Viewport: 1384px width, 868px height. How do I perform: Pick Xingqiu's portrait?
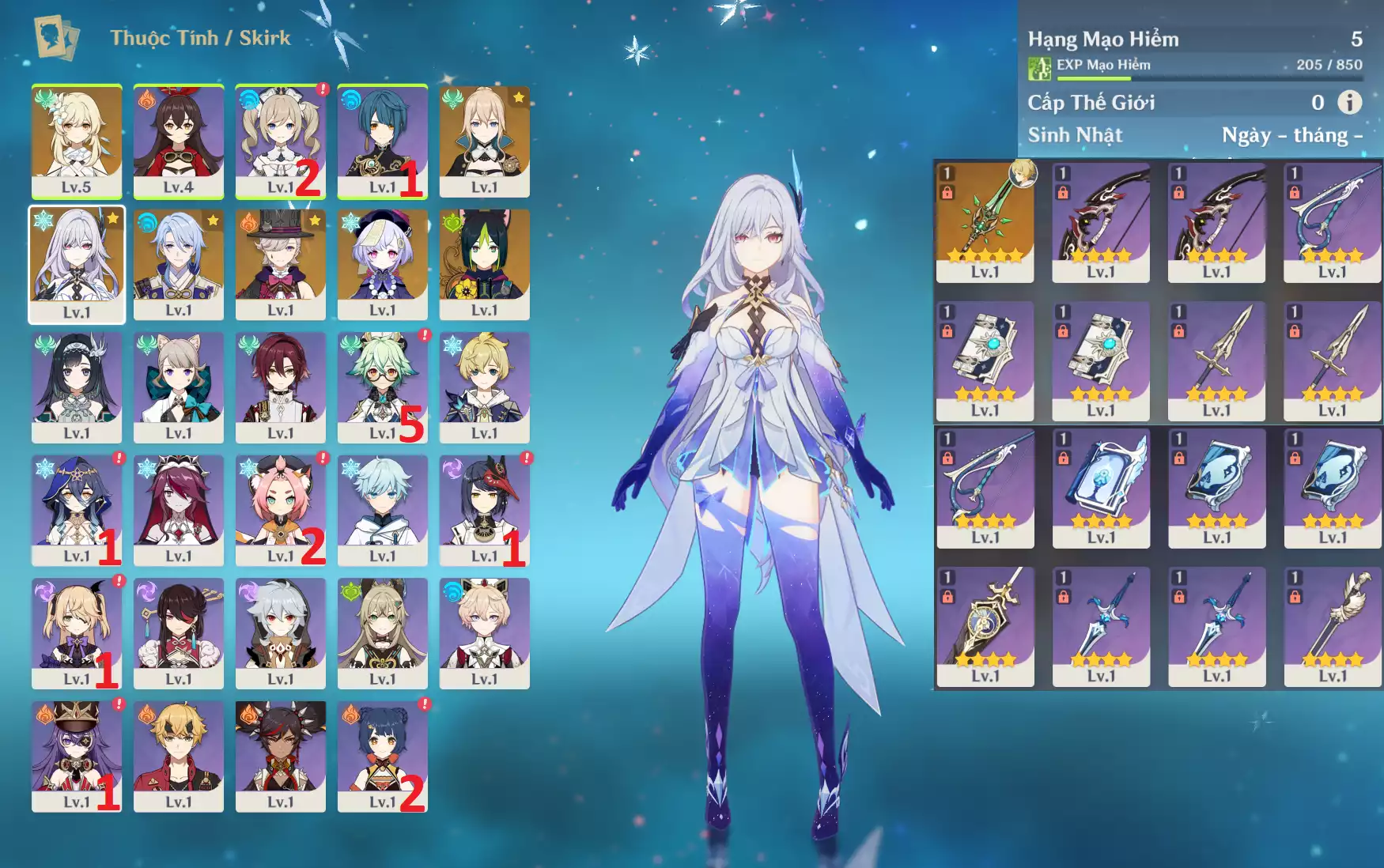pyautogui.click(x=382, y=141)
